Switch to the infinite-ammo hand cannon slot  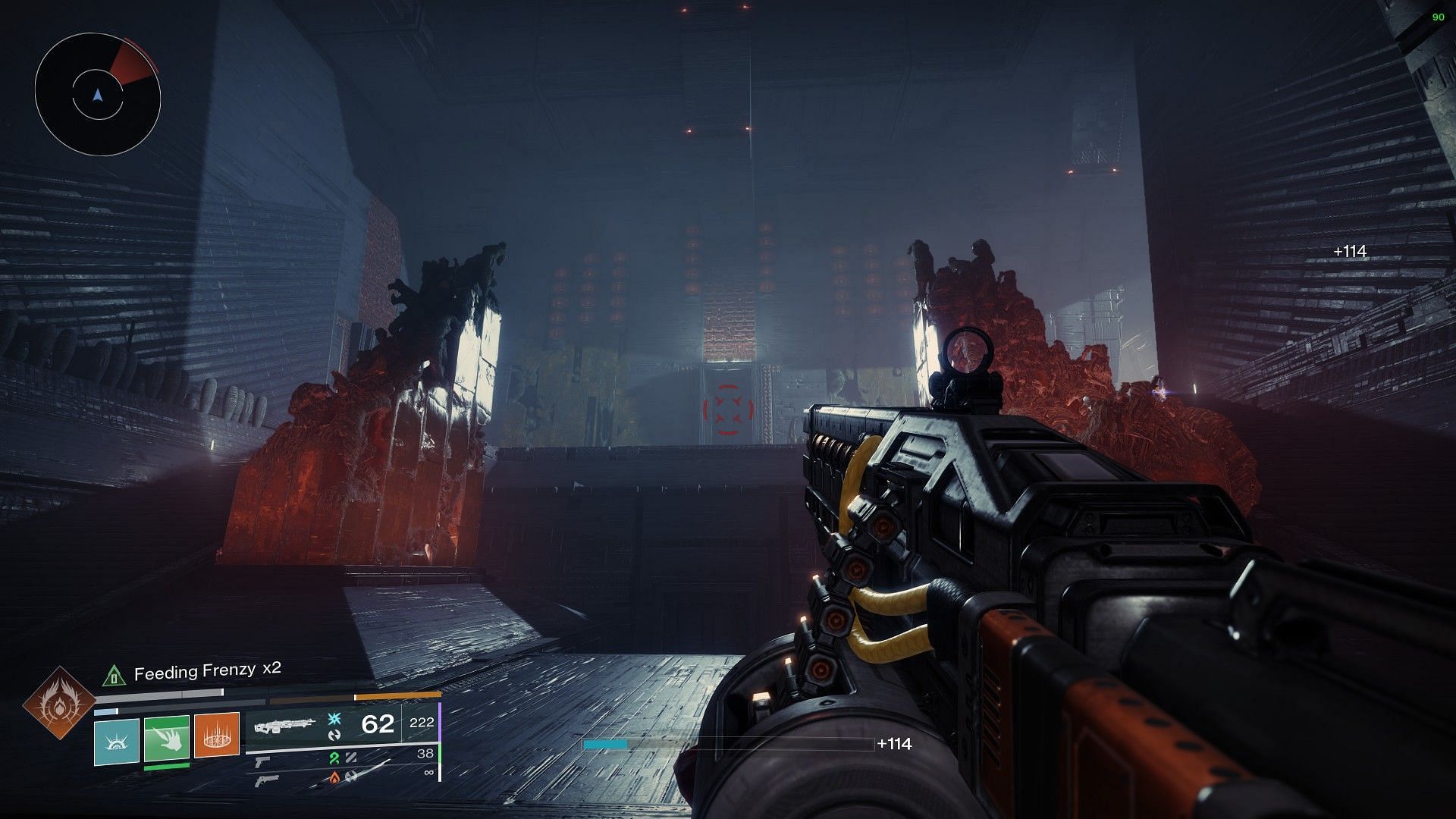click(267, 780)
